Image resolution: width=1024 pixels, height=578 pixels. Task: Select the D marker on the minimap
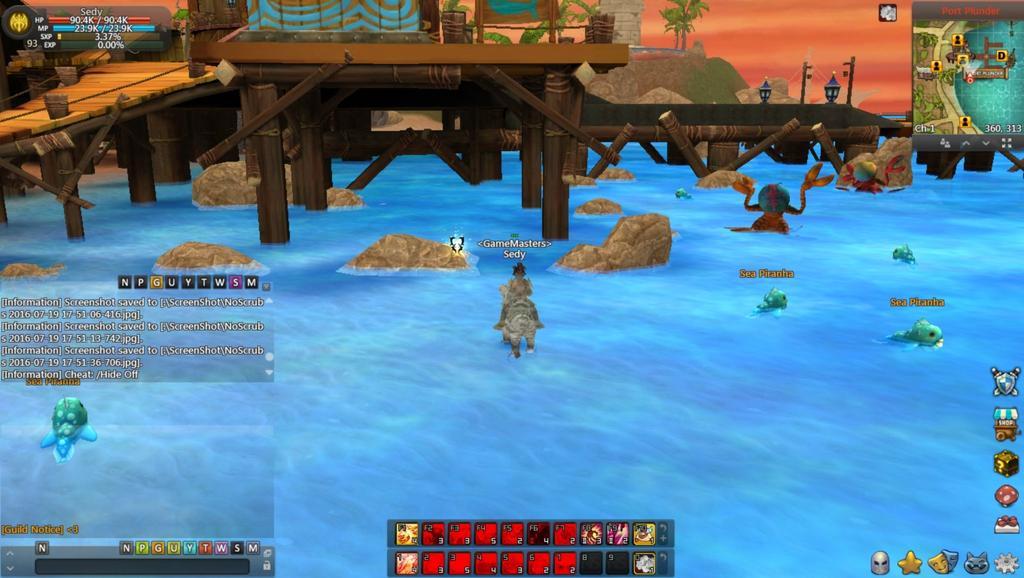click(x=1000, y=55)
